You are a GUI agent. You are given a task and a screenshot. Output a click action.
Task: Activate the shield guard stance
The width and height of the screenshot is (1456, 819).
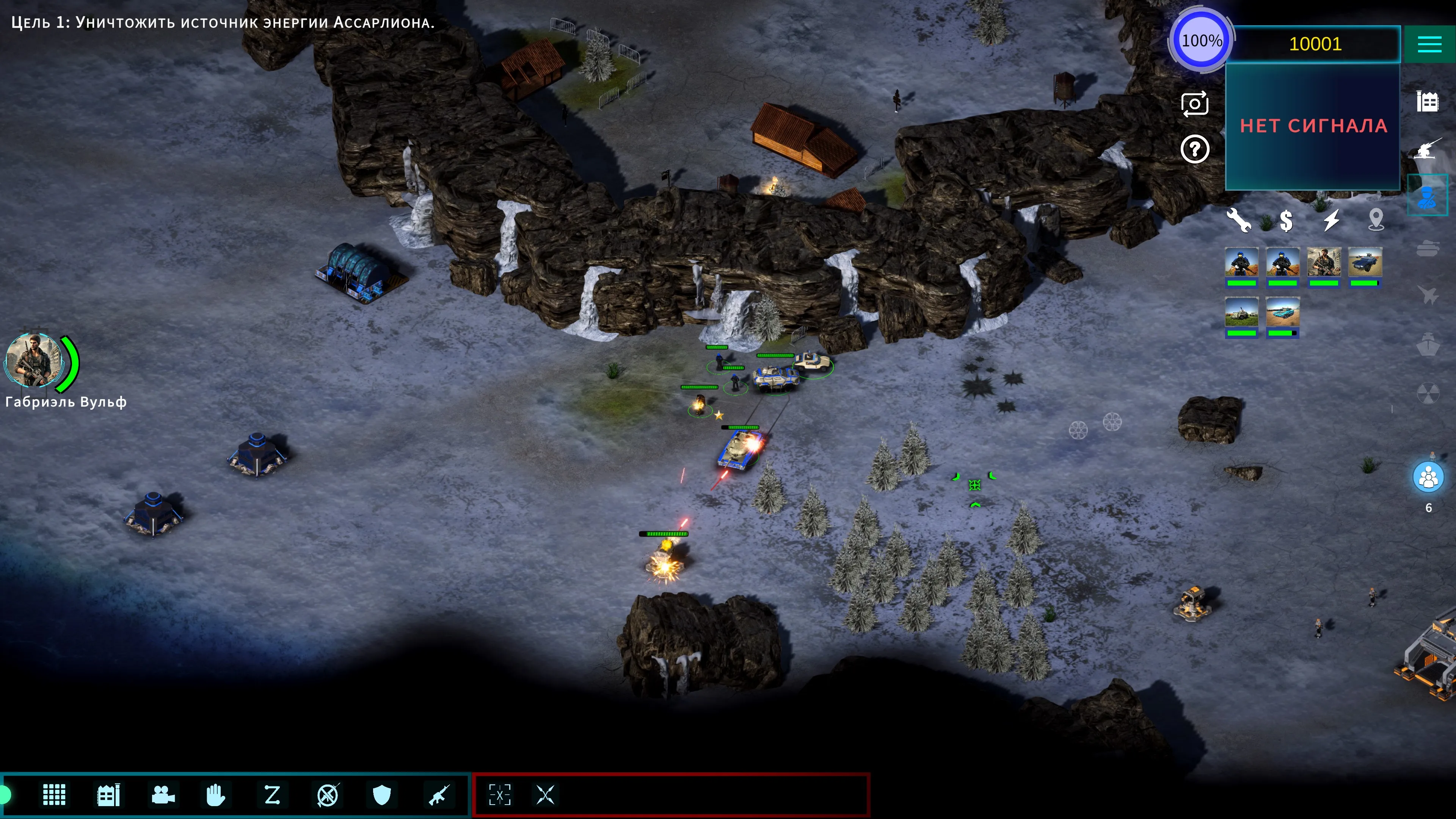pos(382,795)
